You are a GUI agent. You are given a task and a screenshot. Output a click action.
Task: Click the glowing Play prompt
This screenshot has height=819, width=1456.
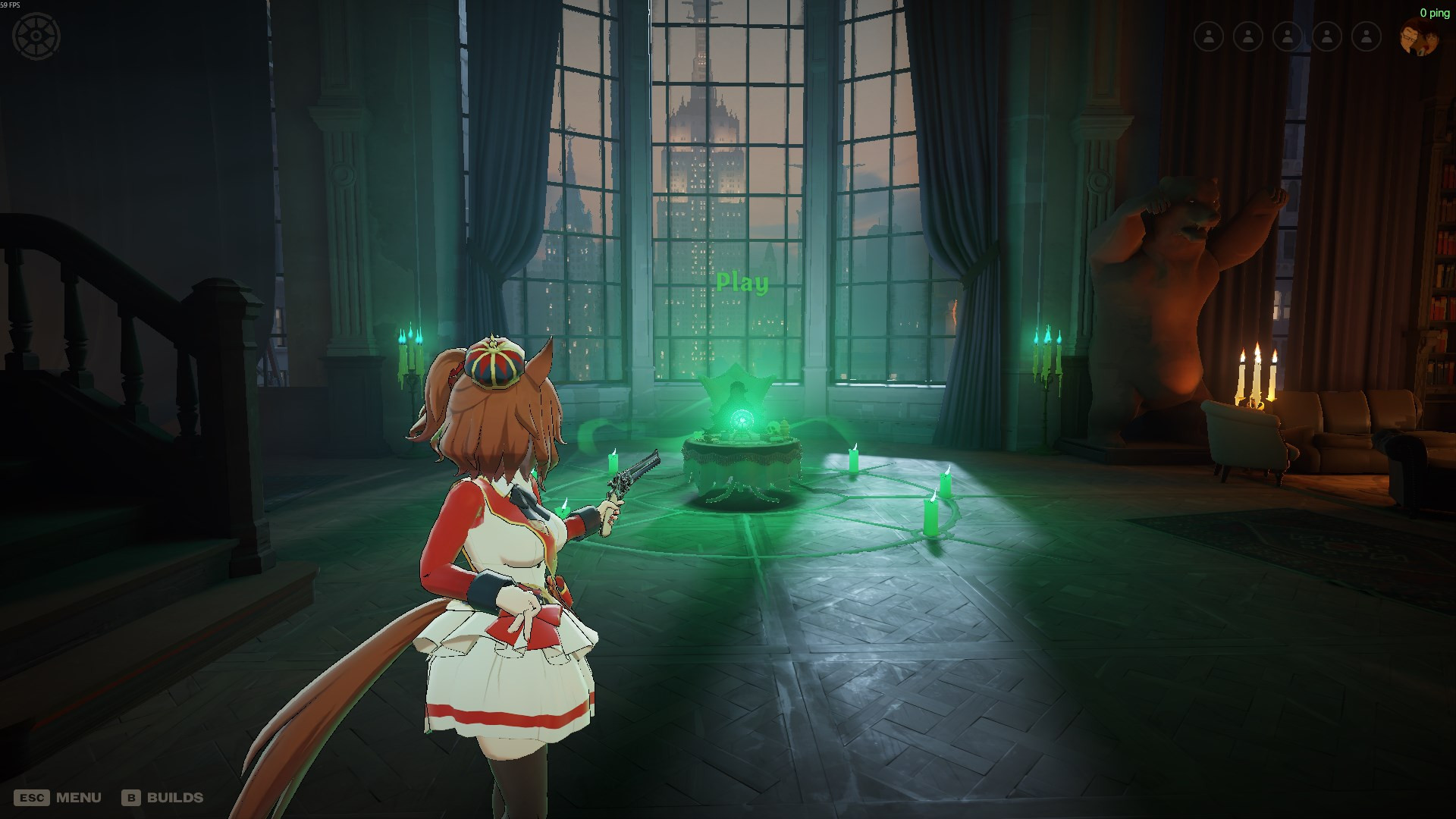pyautogui.click(x=742, y=281)
